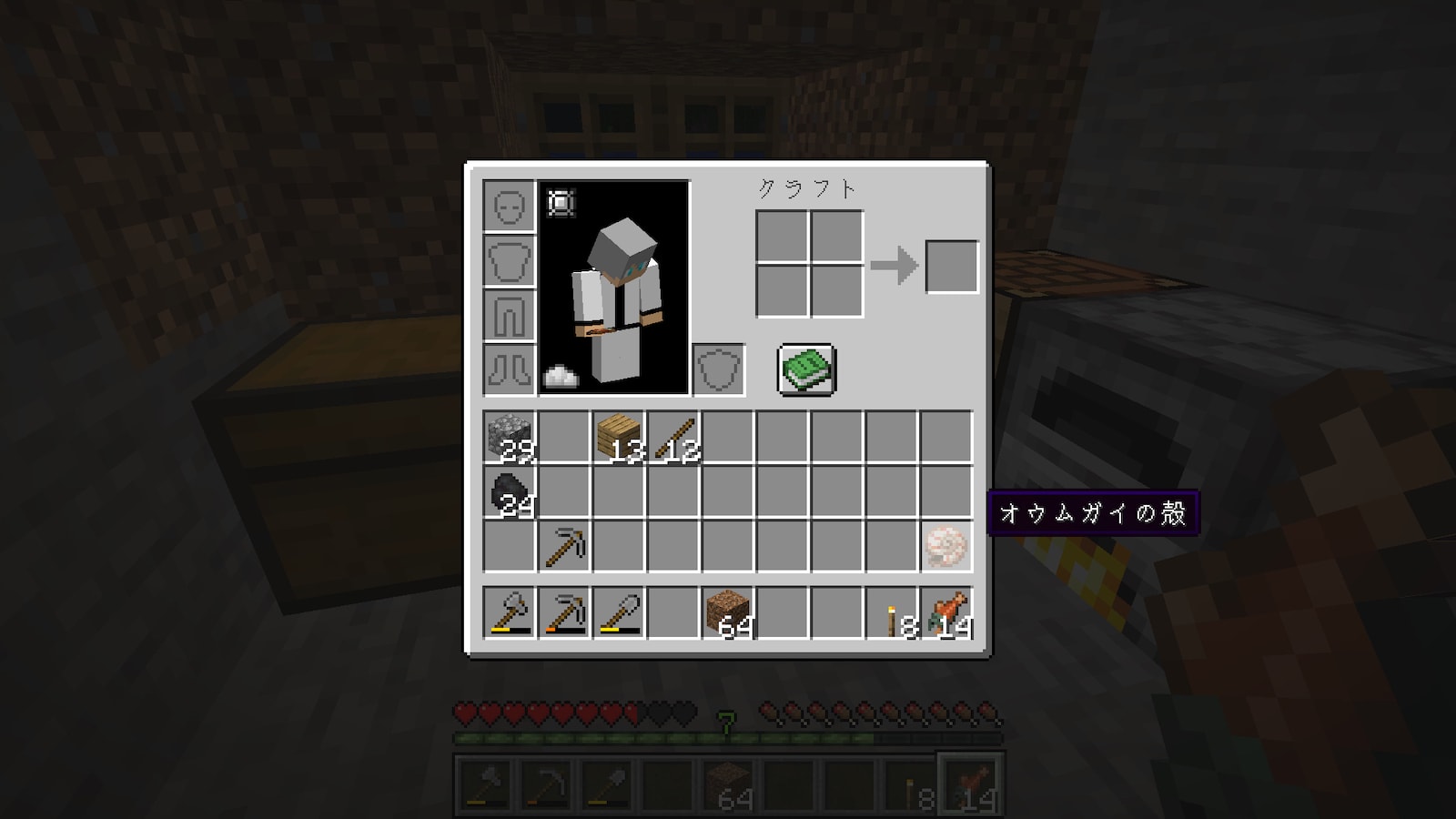Grab the stack of 12 sticks

pyautogui.click(x=673, y=438)
